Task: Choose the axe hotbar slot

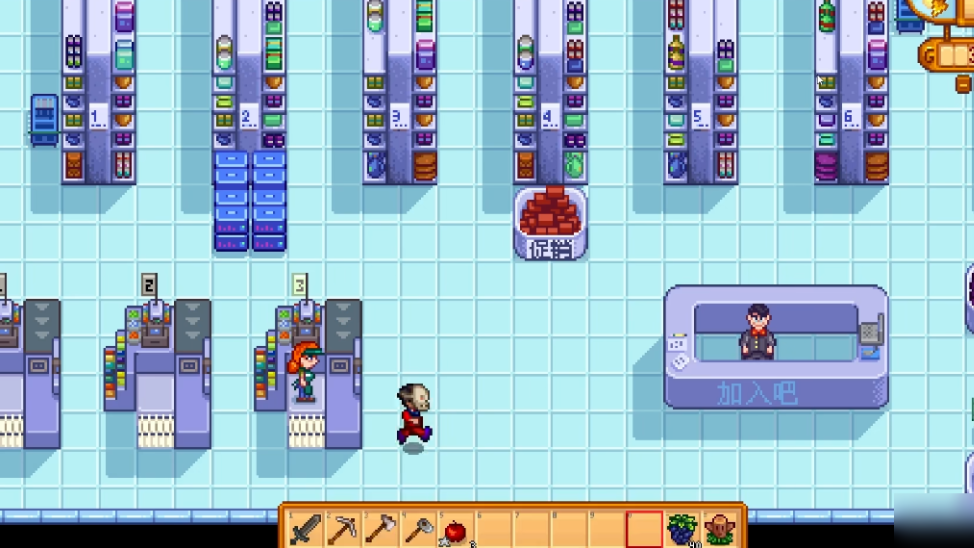Action: tap(381, 529)
